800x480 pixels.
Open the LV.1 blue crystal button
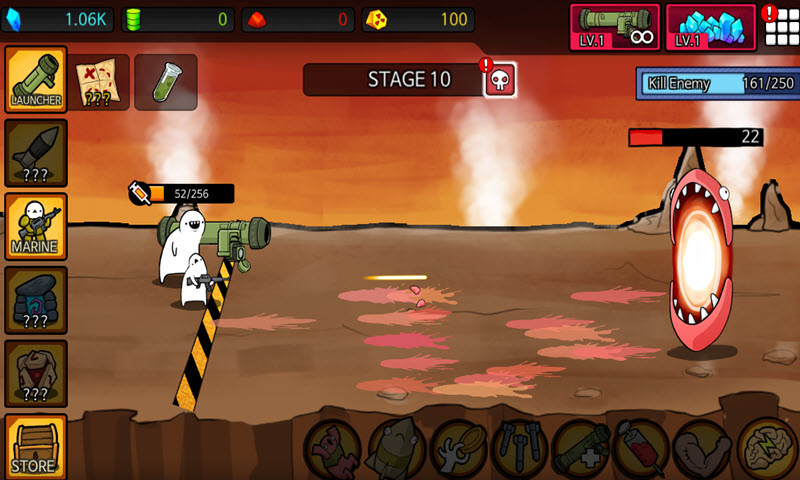pyautogui.click(x=711, y=26)
